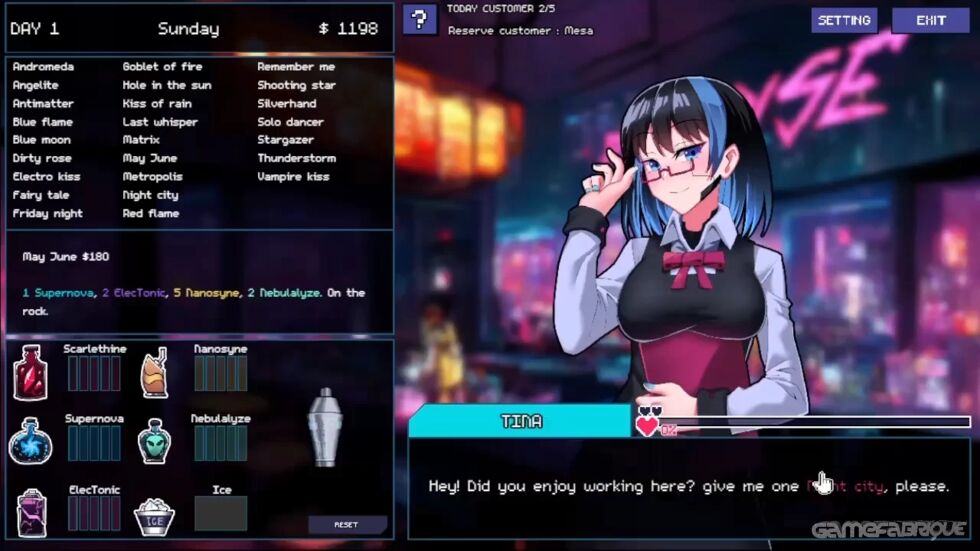Viewport: 980px width, 551px height.
Task: Select the Friday night recipe
Action: (x=47, y=213)
